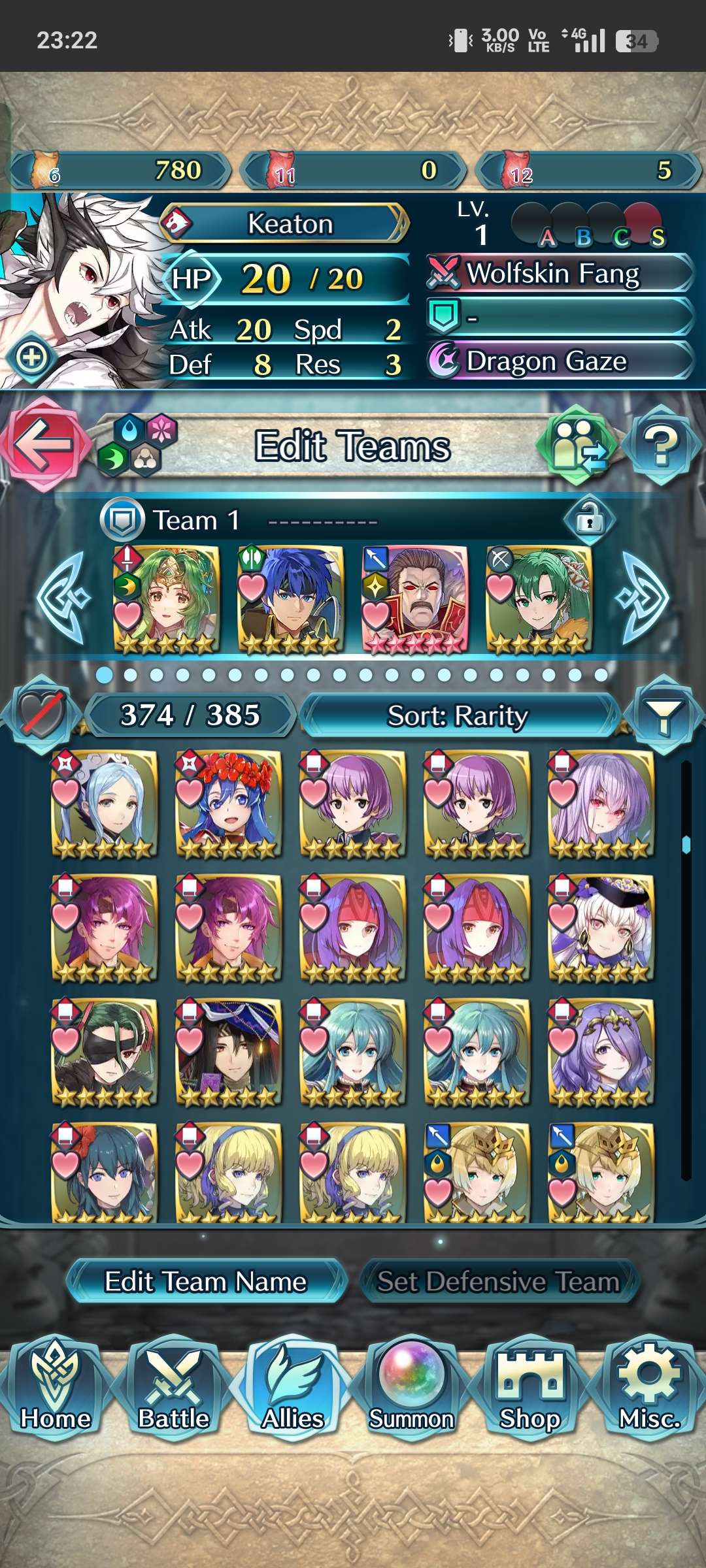706x1568 pixels.
Task: Open the Battle menu
Action: (x=173, y=1385)
